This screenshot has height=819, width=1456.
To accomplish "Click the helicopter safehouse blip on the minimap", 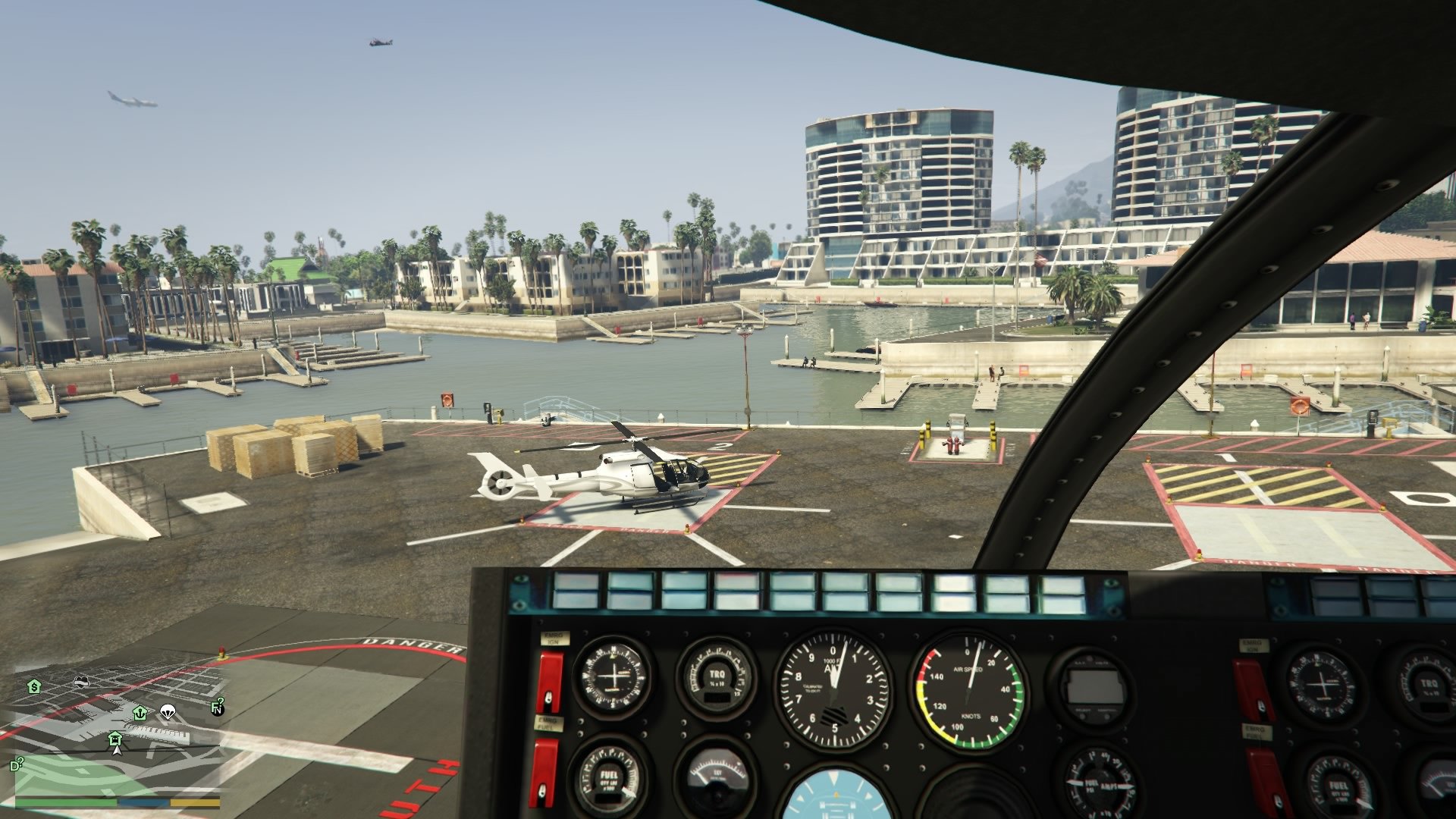I will pyautogui.click(x=115, y=739).
